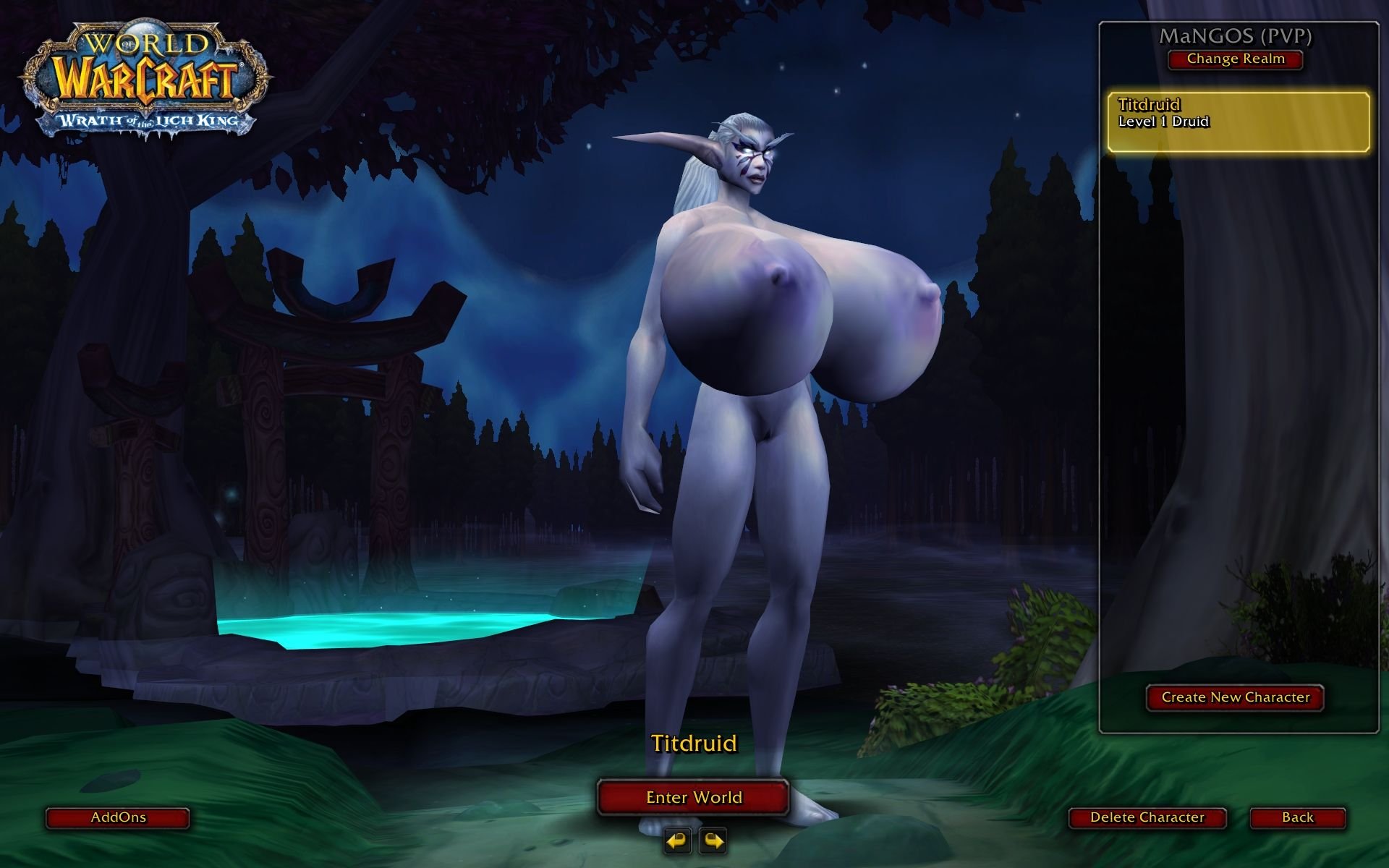Viewport: 1389px width, 868px height.
Task: Rotate character with the left arrow
Action: coord(677,841)
